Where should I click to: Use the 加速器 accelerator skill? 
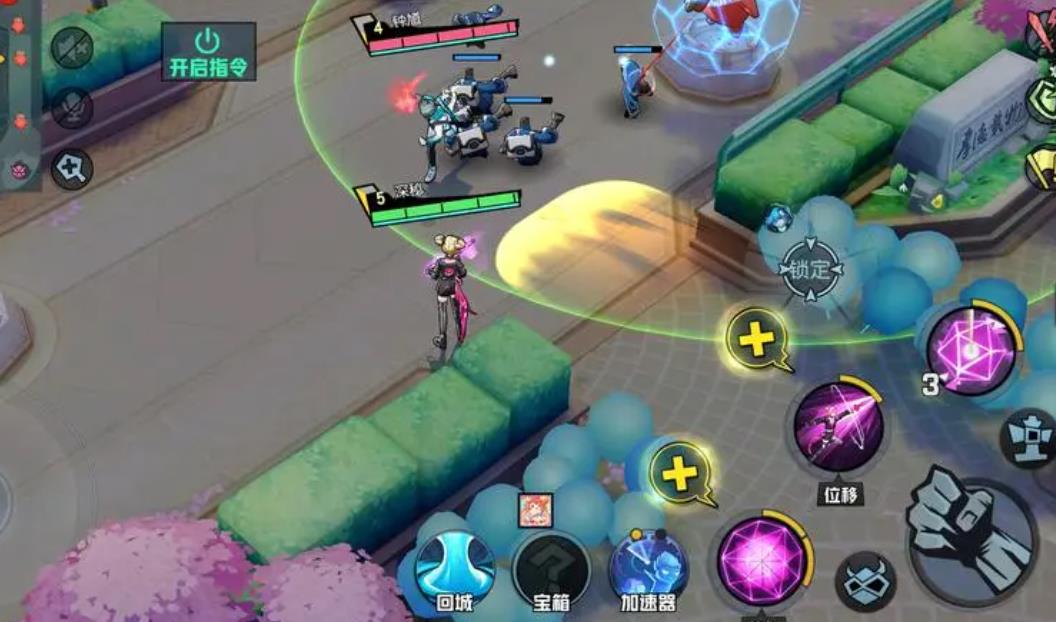coord(648,567)
